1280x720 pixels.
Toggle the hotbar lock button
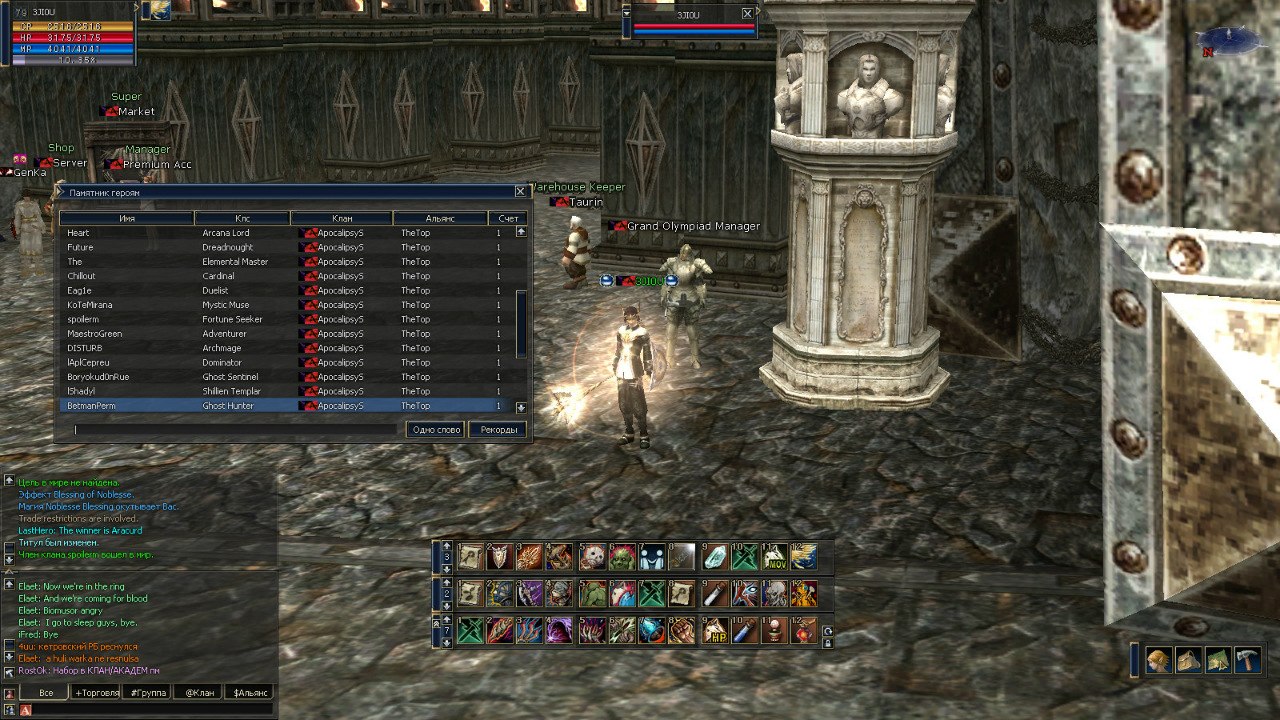[x=827, y=643]
